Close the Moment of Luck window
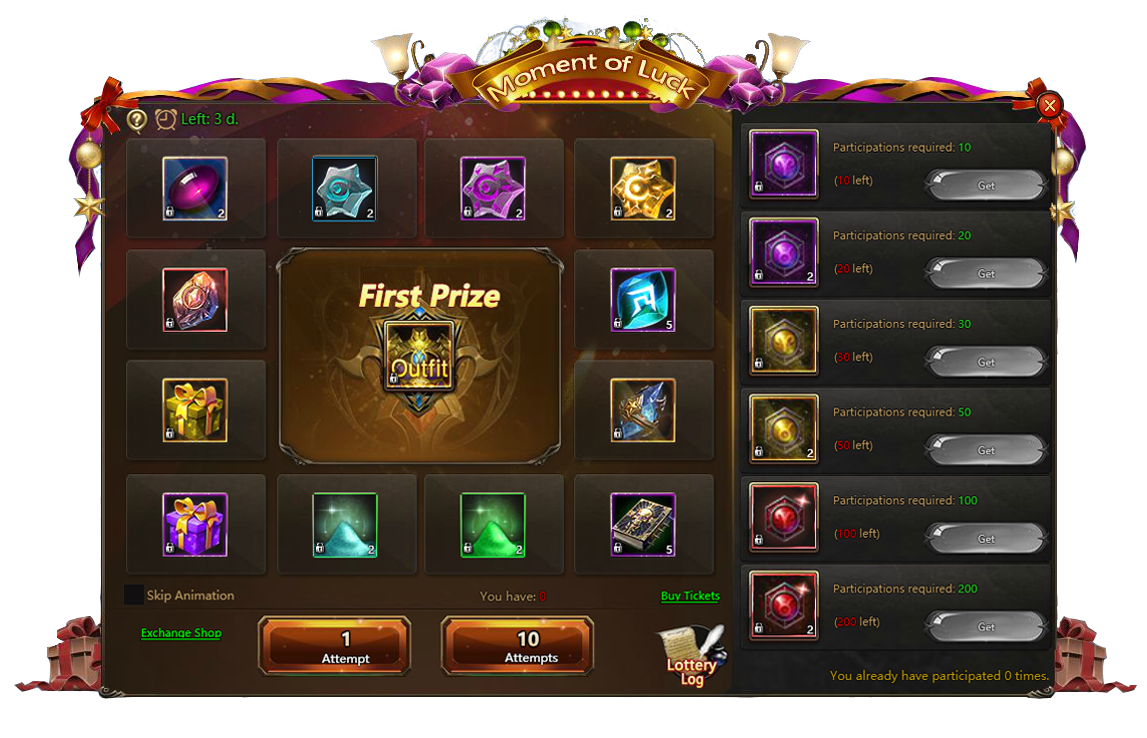The width and height of the screenshot is (1147, 738). pos(1049,106)
